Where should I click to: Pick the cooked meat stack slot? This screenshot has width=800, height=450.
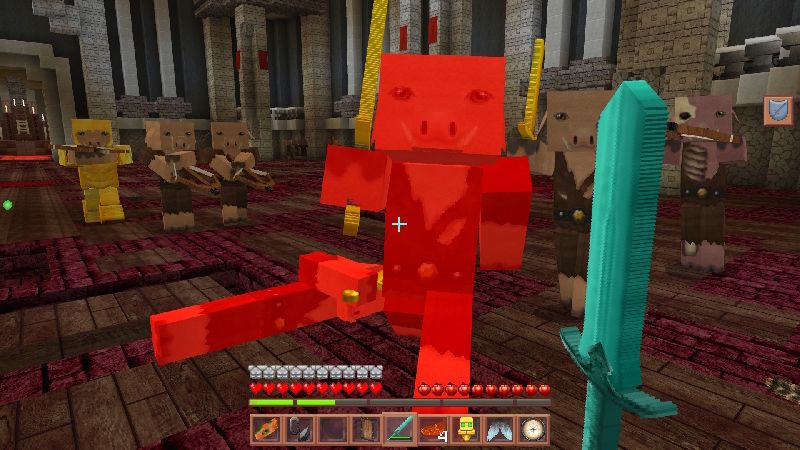pos(433,430)
